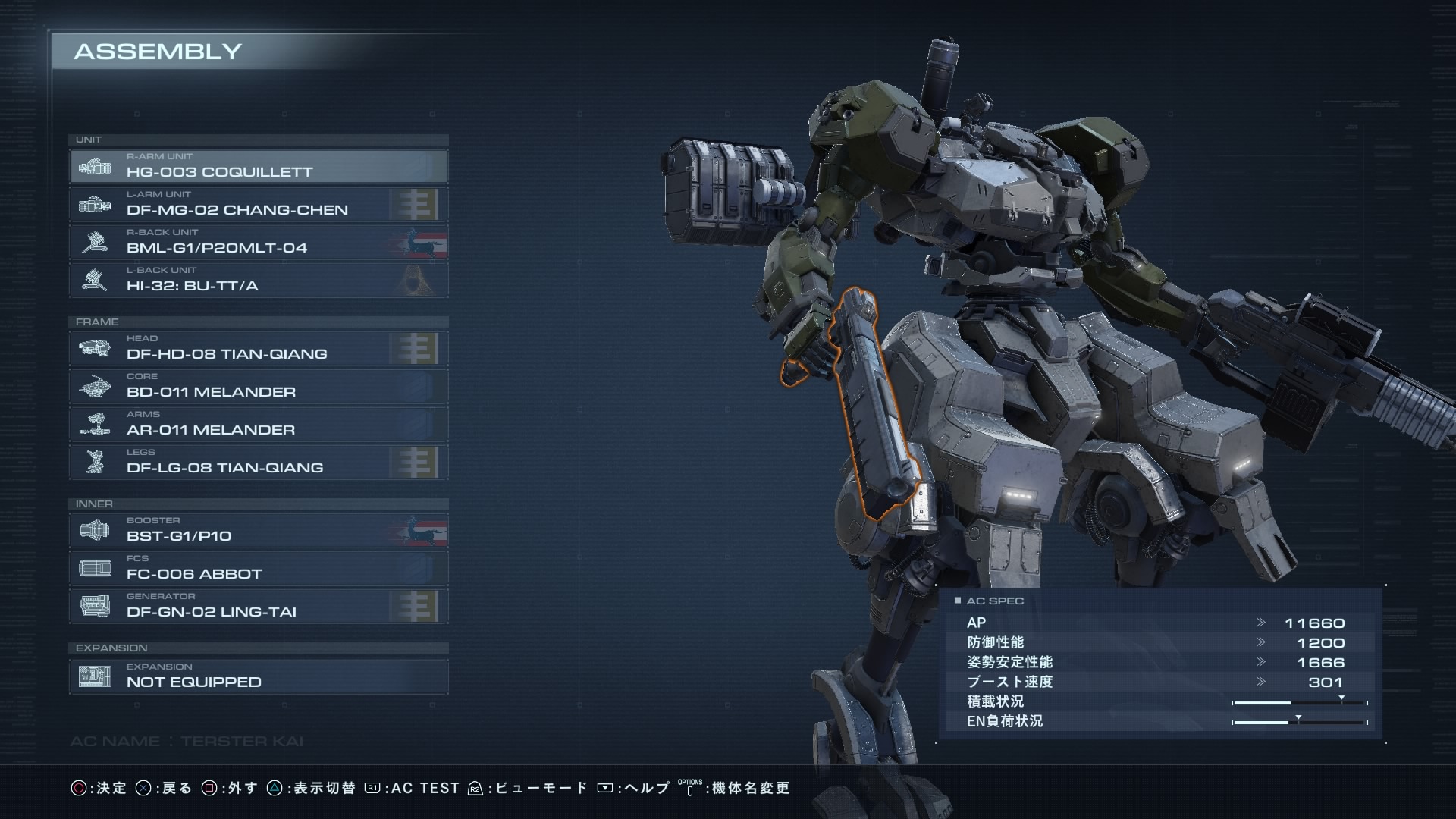
Task: Select the L-BACK UNIT HI-32: BU-TT/A slot
Action: (x=258, y=280)
